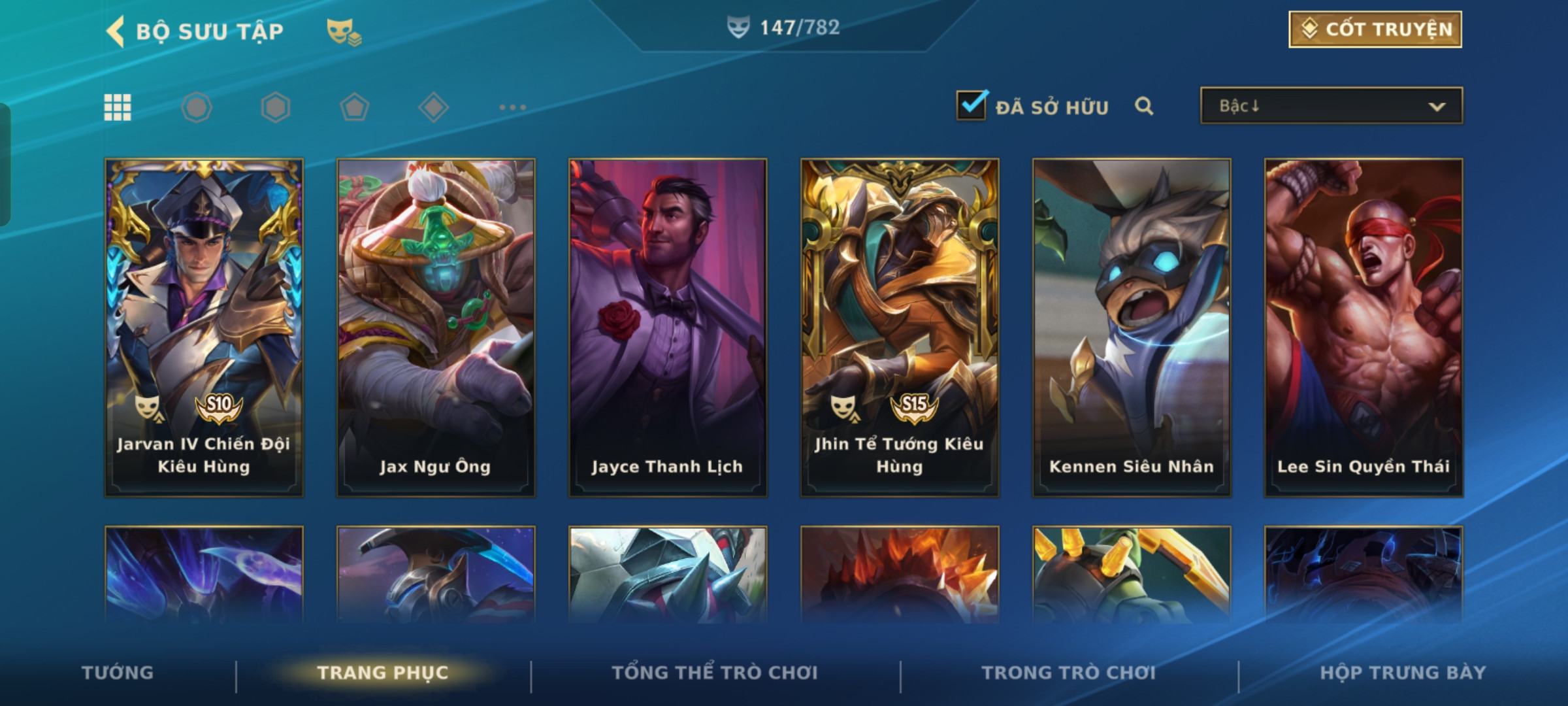Expand the Bậc sort dropdown
The width and height of the screenshot is (1568, 706).
[x=1331, y=106]
